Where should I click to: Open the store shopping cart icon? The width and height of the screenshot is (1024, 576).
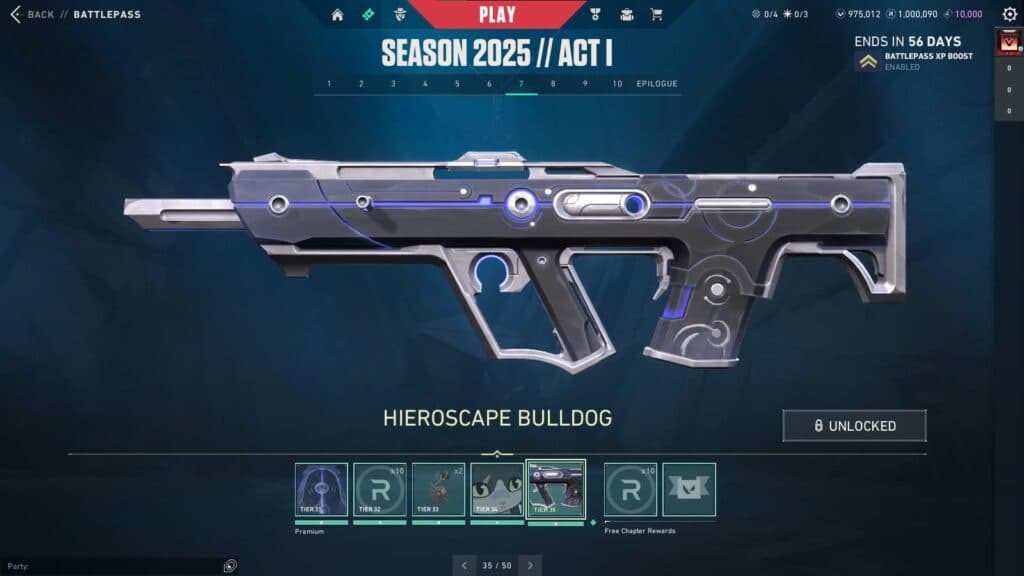[x=656, y=15]
